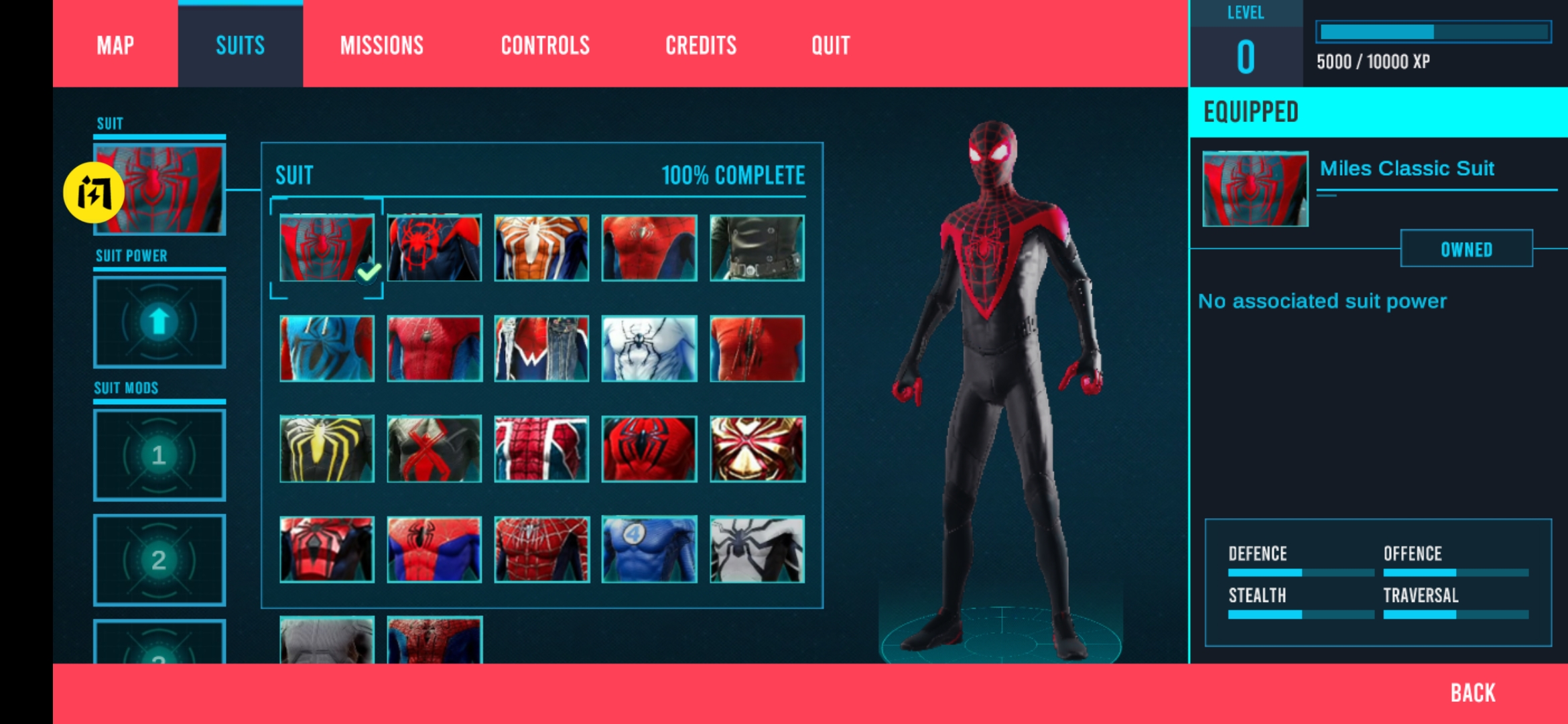This screenshot has width=1568, height=724.
Task: Select the black suit with yellow spider
Action: pyautogui.click(x=327, y=448)
